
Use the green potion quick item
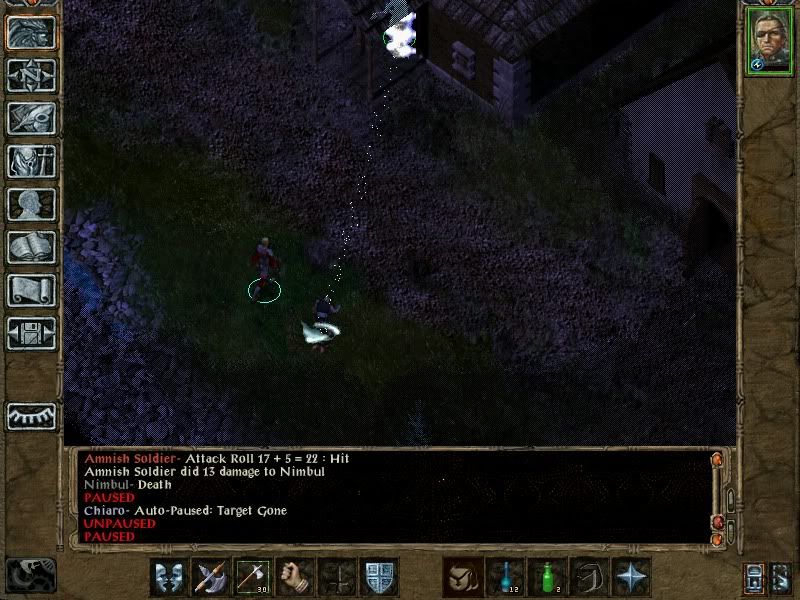click(546, 577)
